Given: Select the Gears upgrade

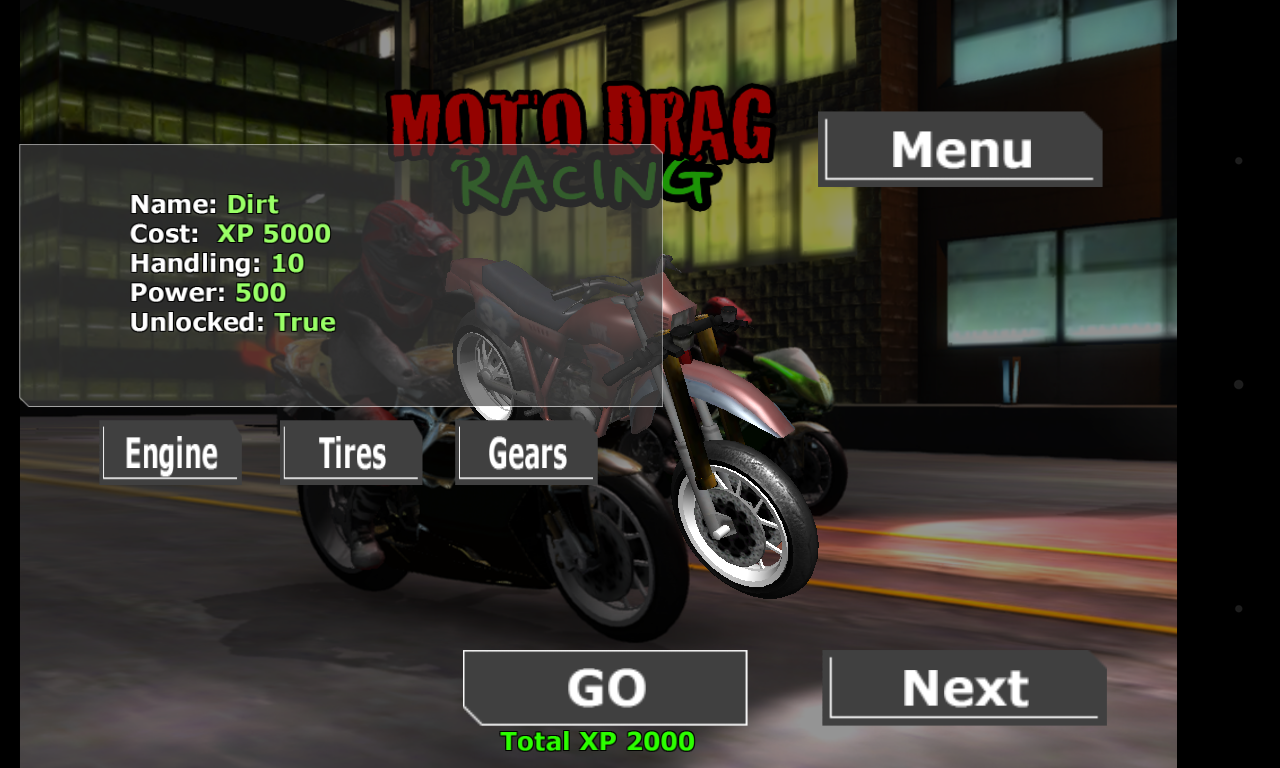Looking at the screenshot, I should click(527, 454).
